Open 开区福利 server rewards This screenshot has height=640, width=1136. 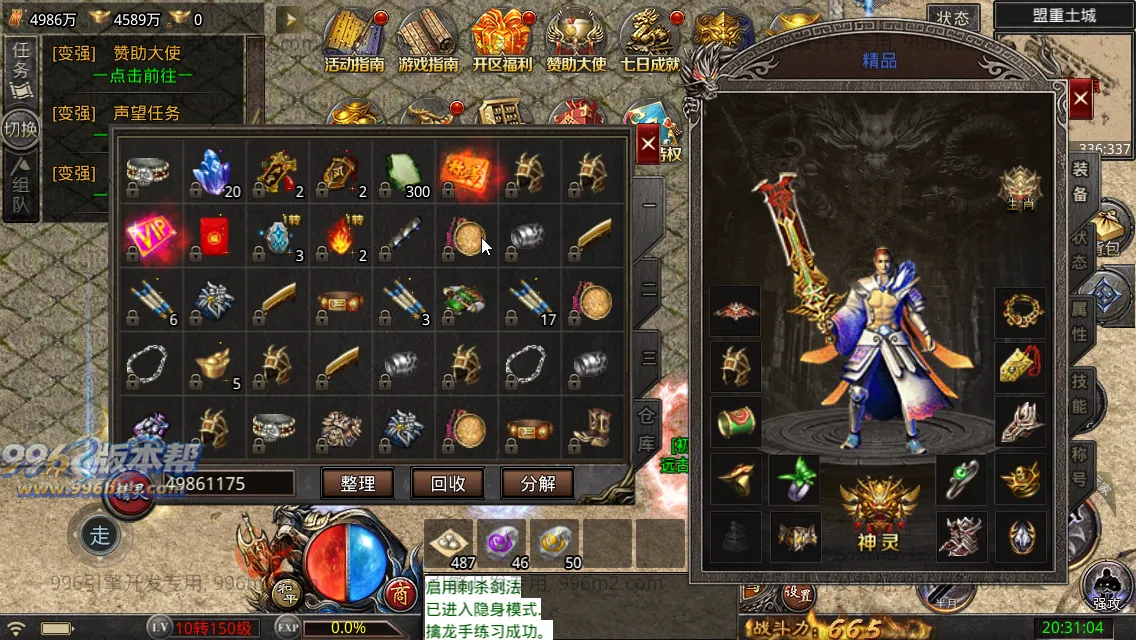[502, 42]
